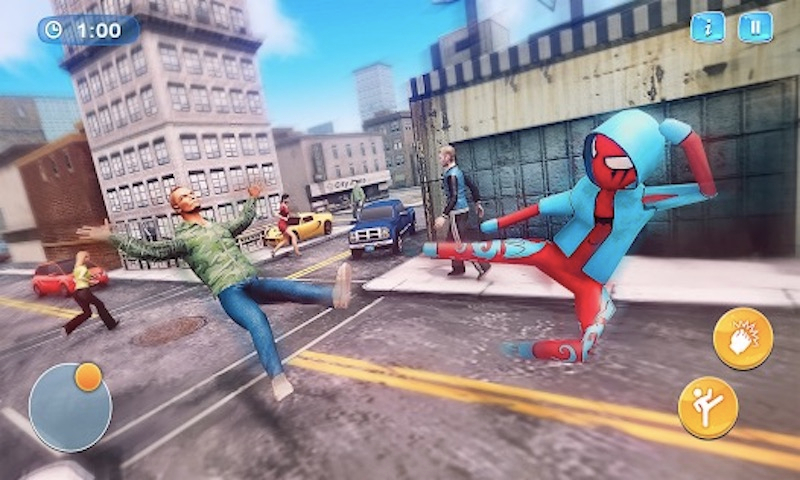Tap the punch attack button
Viewport: 800px width, 480px height.
point(743,338)
